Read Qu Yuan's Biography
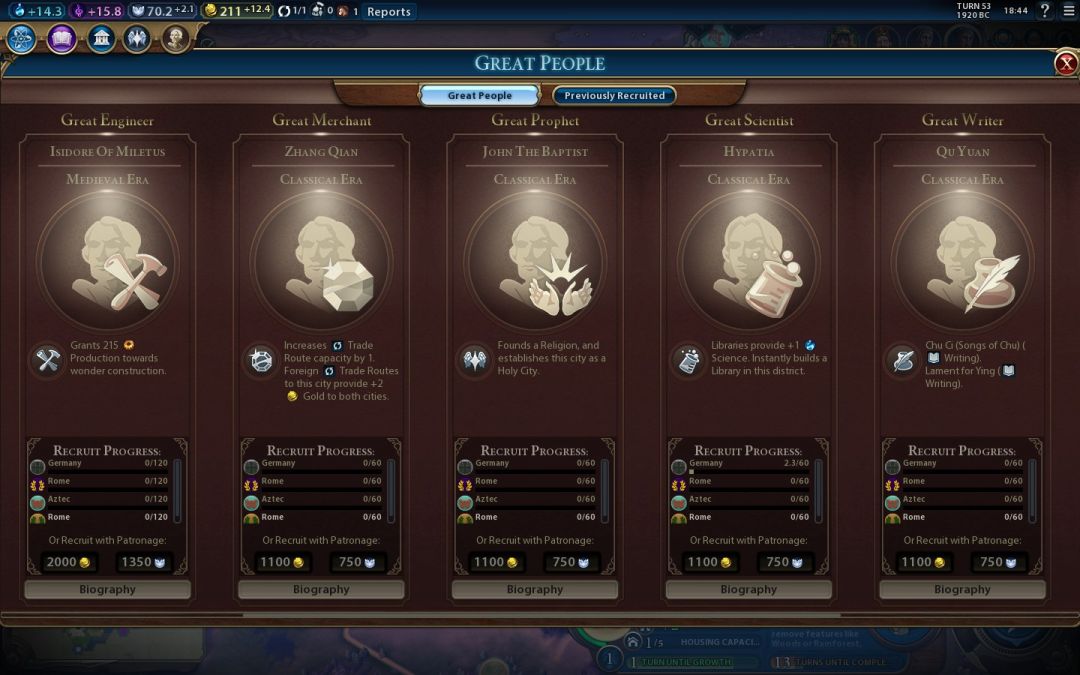 pos(962,590)
